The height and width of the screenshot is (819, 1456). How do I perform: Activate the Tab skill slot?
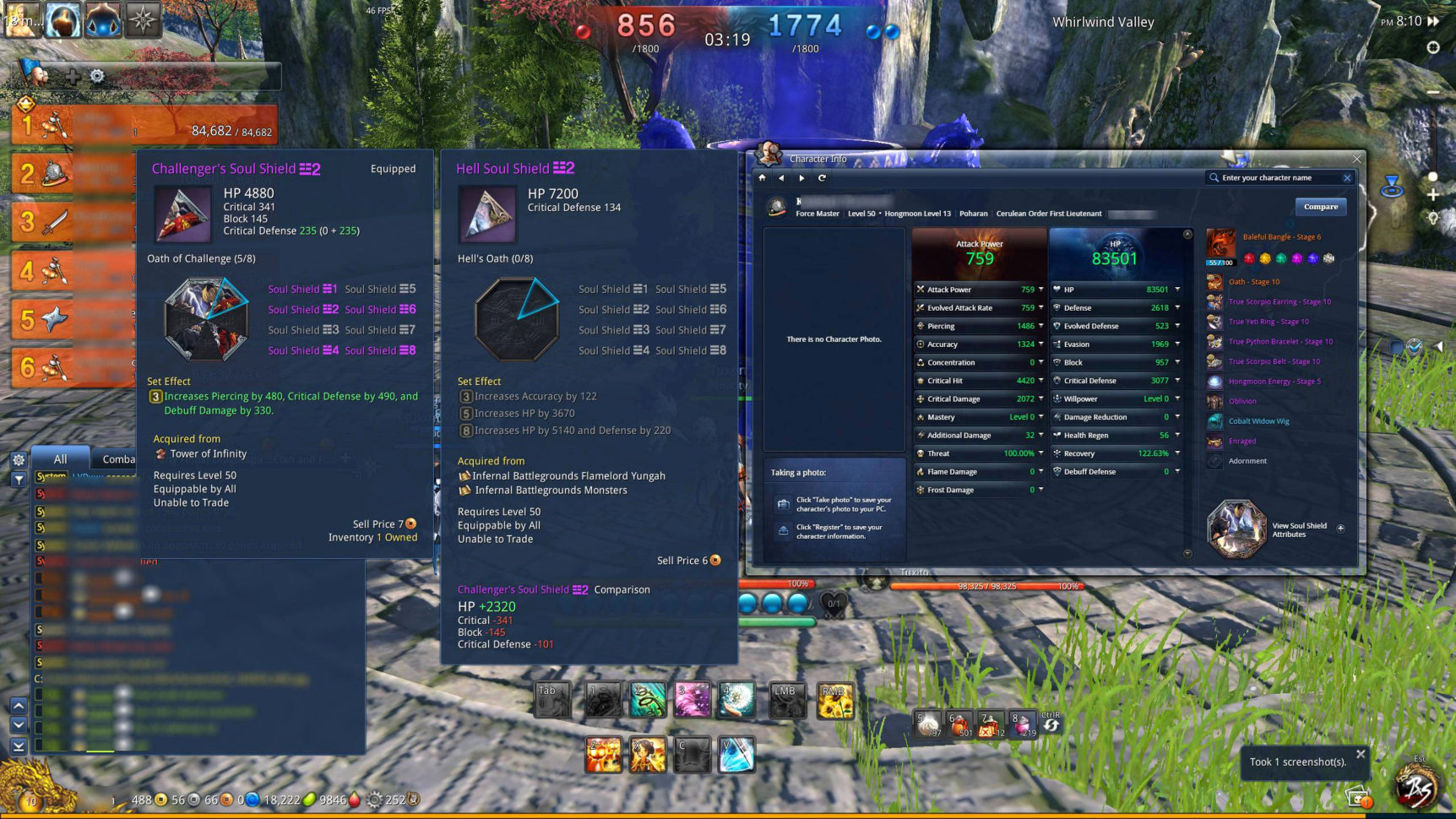point(551,701)
